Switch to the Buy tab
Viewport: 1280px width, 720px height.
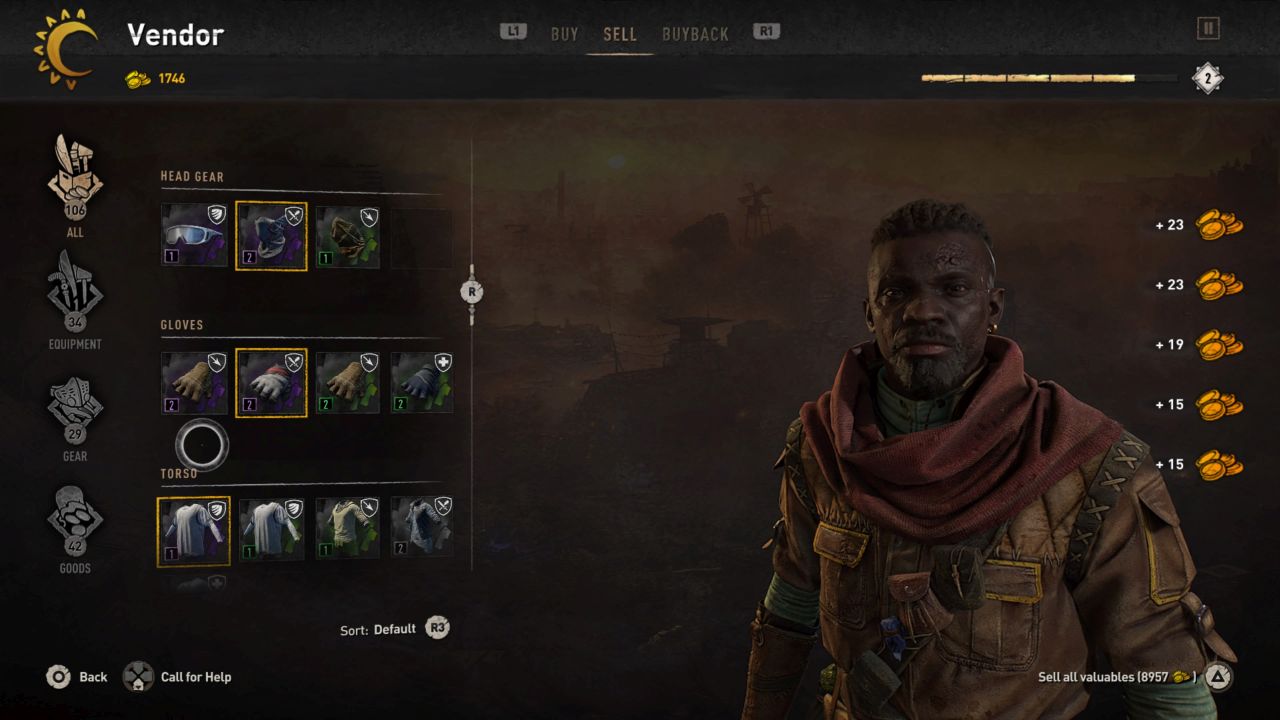(564, 34)
